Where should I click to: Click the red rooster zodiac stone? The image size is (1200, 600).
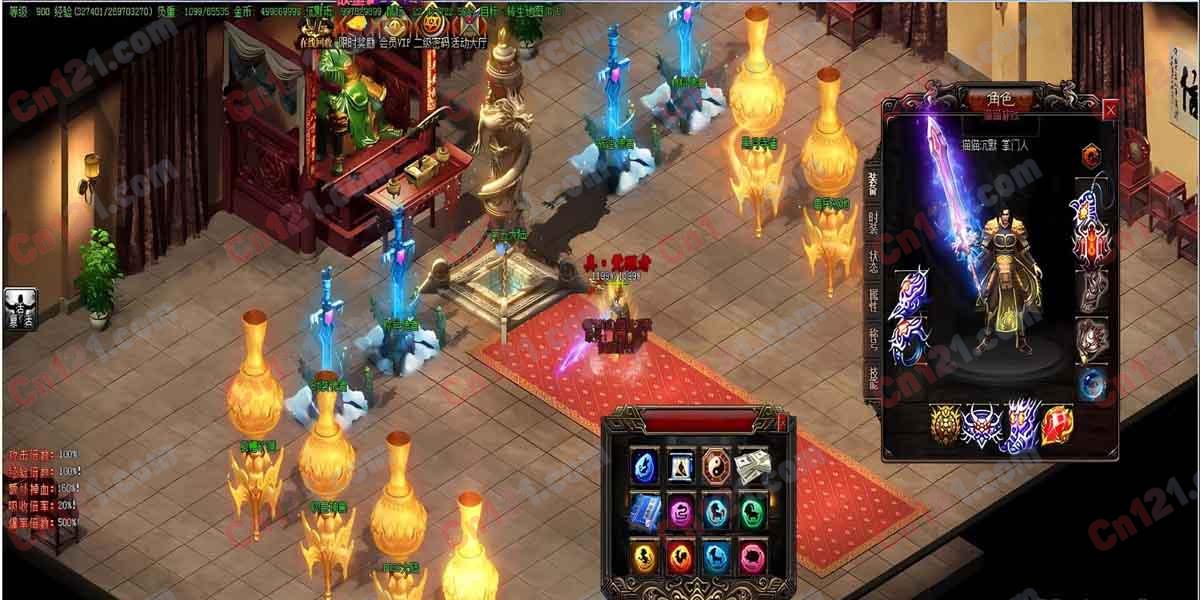tap(680, 556)
